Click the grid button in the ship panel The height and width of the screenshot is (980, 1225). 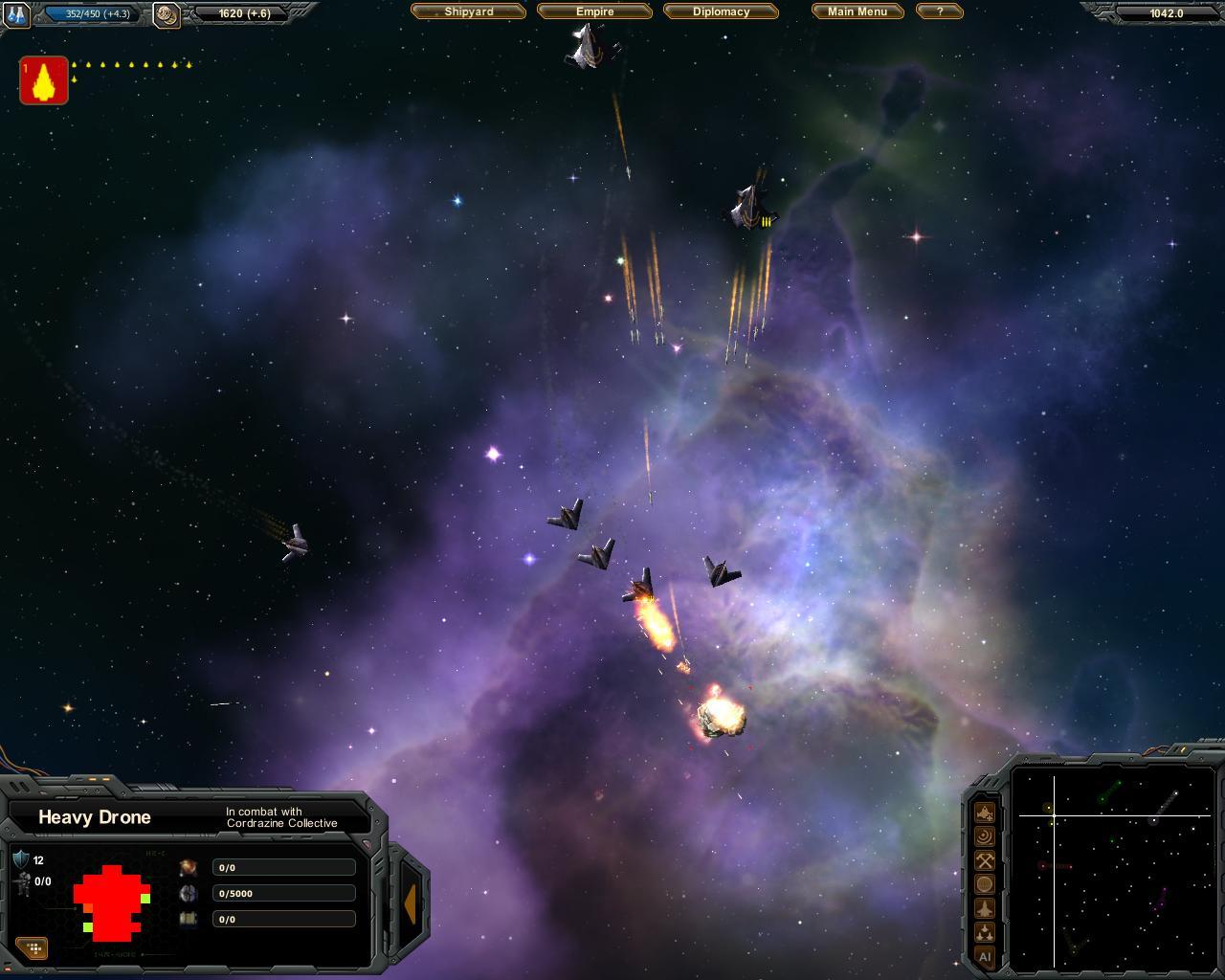point(33,948)
